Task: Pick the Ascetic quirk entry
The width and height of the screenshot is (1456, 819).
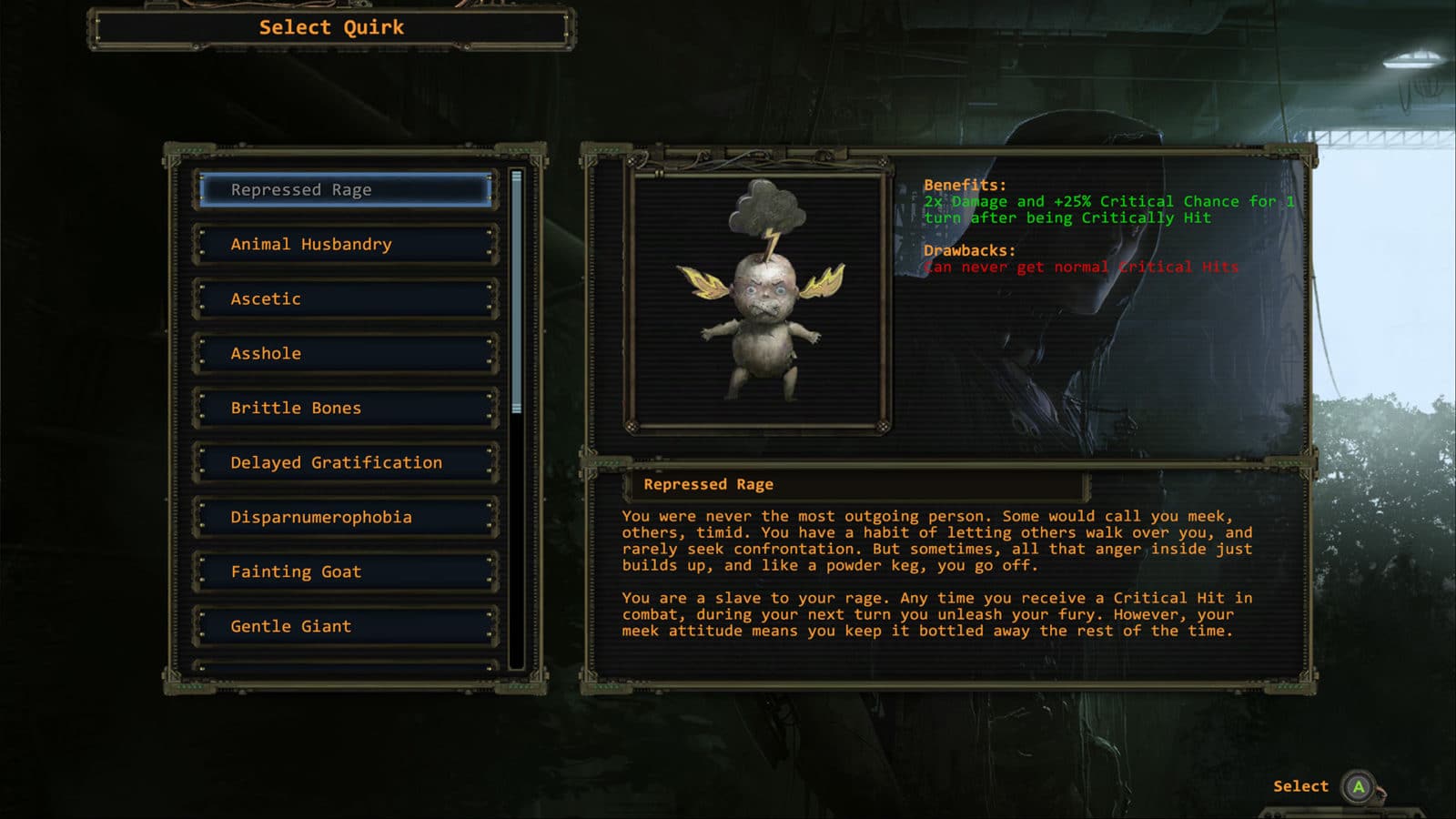Action: [x=346, y=299]
